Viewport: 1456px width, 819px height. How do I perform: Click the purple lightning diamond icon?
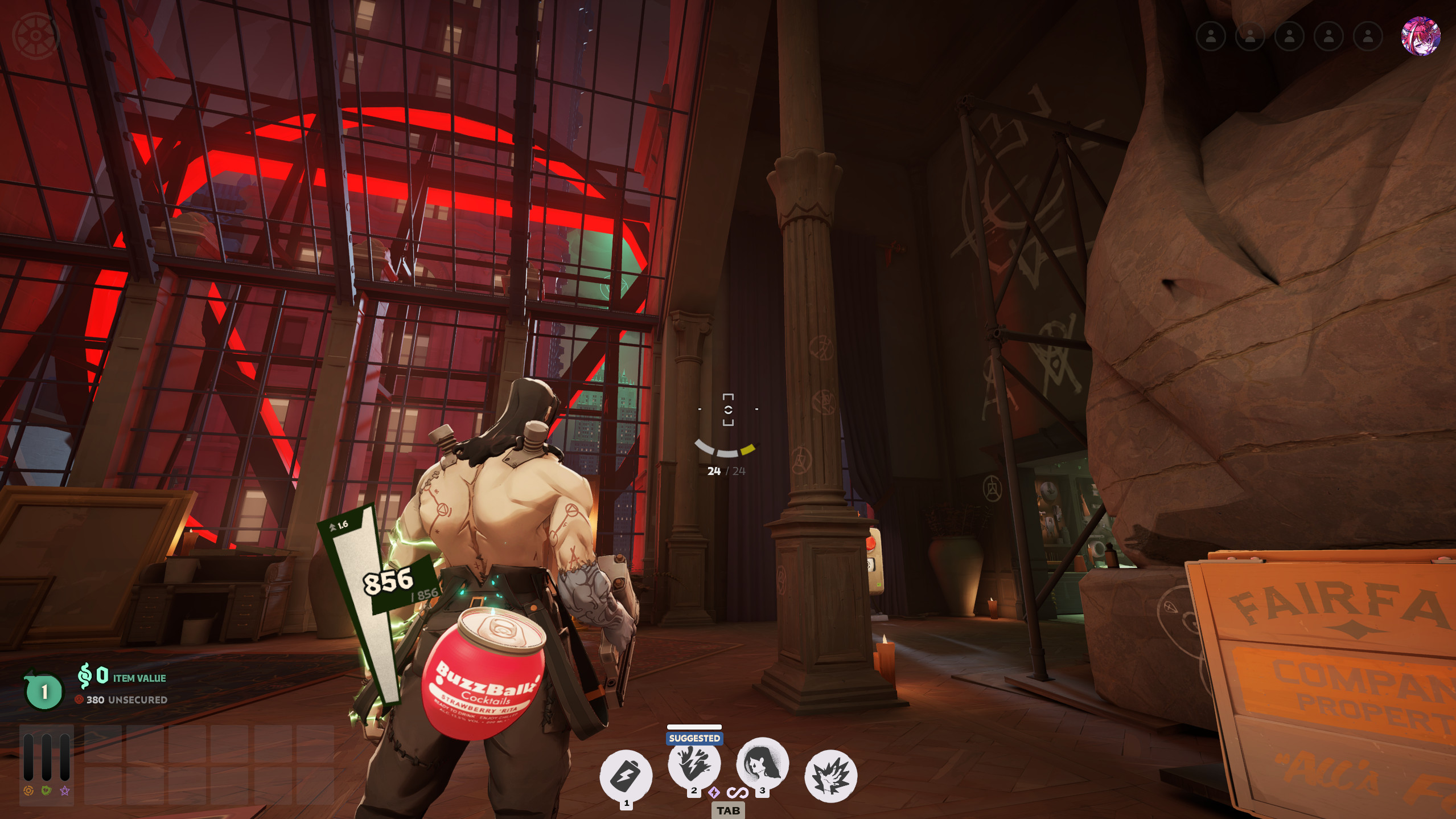point(714,792)
